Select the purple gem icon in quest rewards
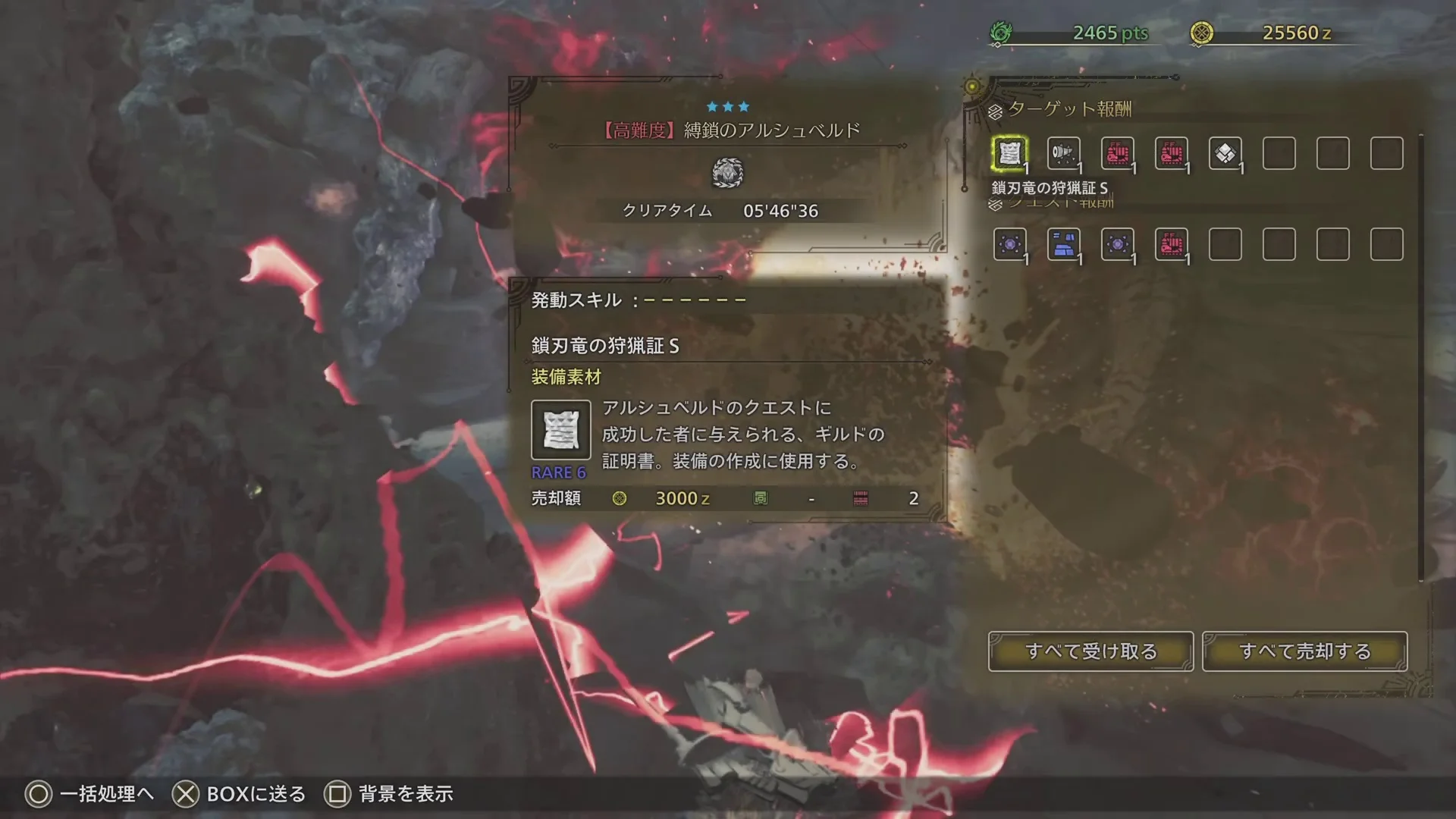1456x819 pixels. (x=1012, y=244)
